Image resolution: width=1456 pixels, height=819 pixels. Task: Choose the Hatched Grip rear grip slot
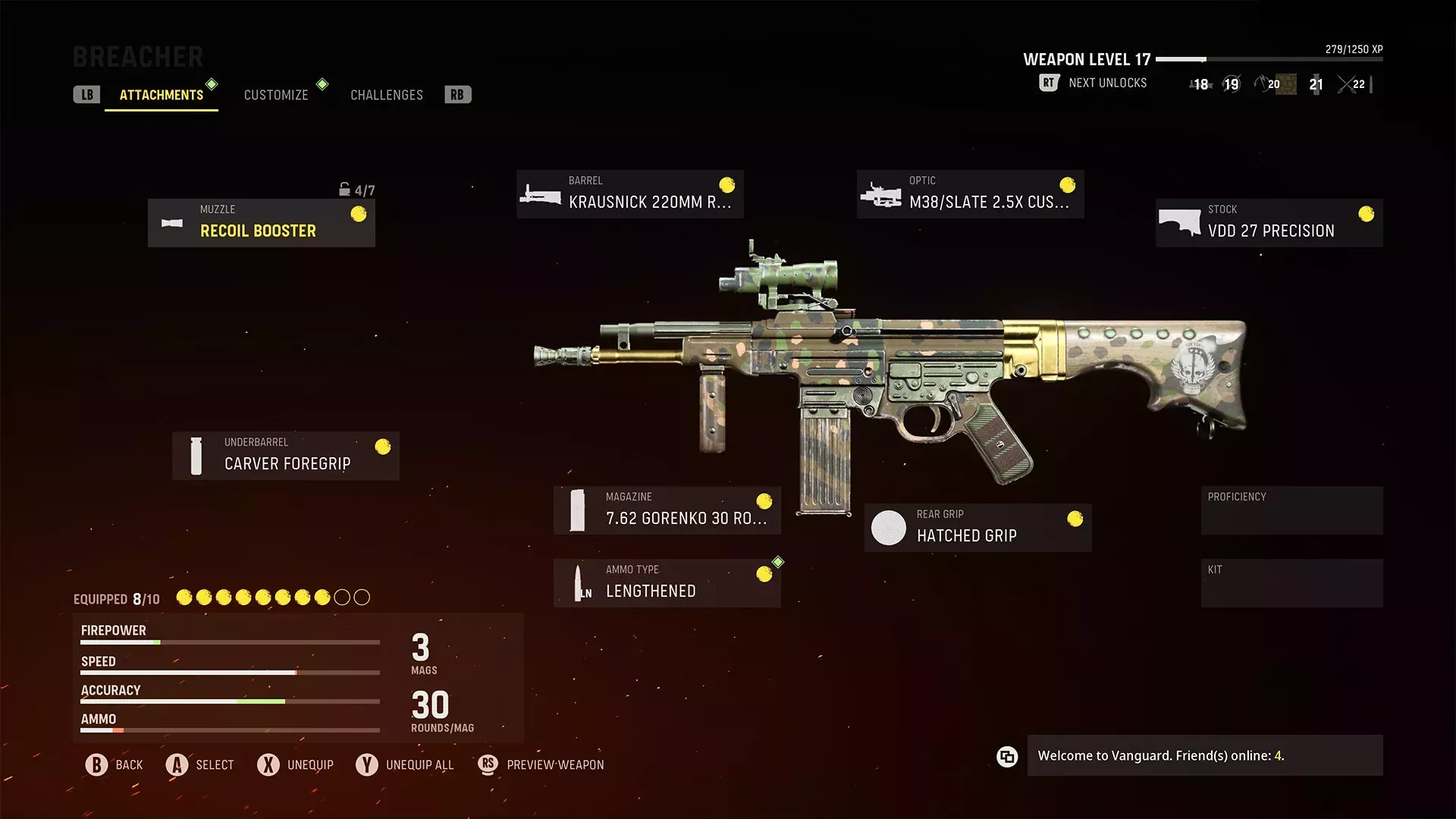click(977, 528)
